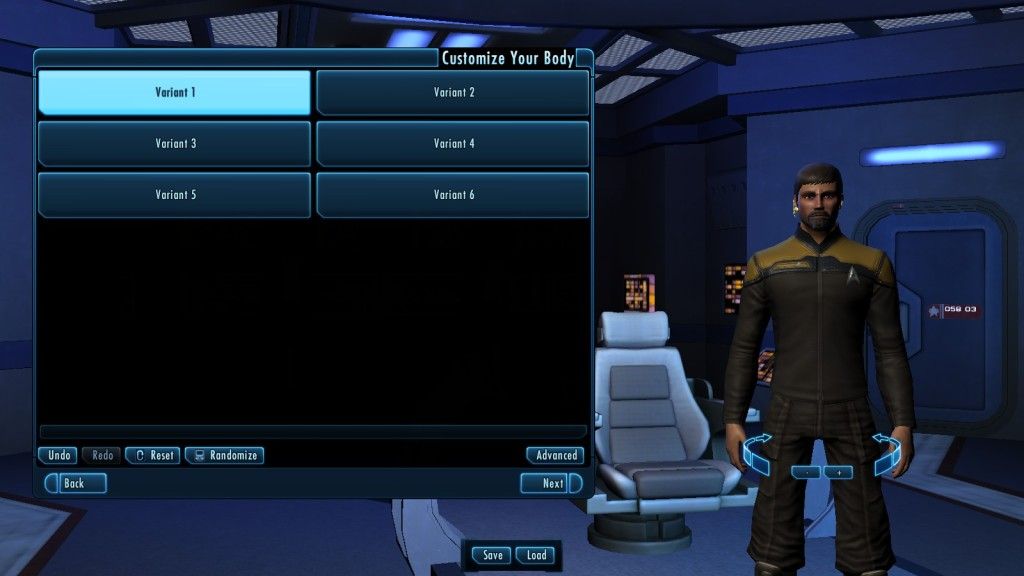Zoom out using the minus button
This screenshot has height=576, width=1024.
[806, 472]
